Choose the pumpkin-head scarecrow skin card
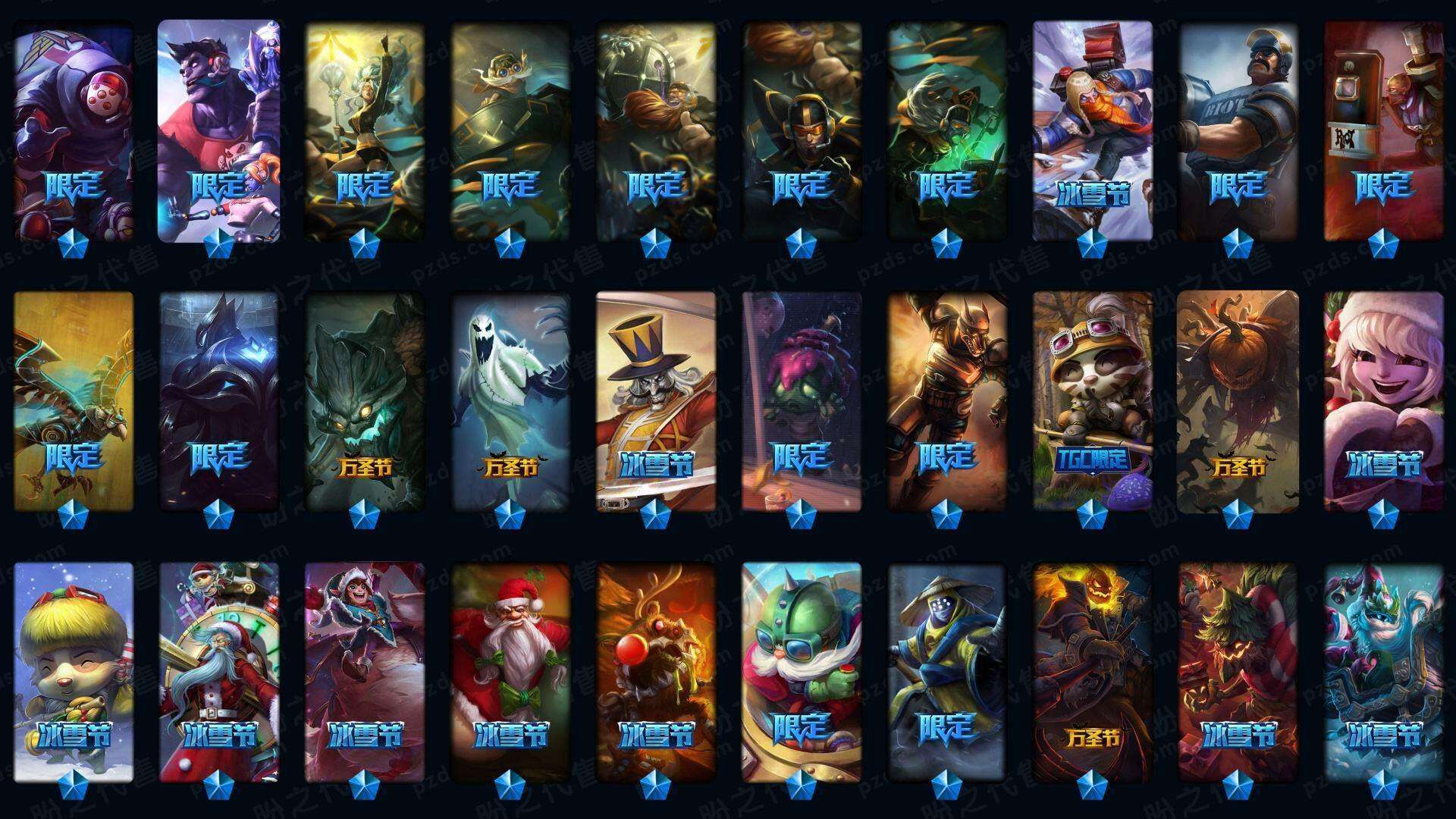The height and width of the screenshot is (819, 1456). pos(1238,400)
